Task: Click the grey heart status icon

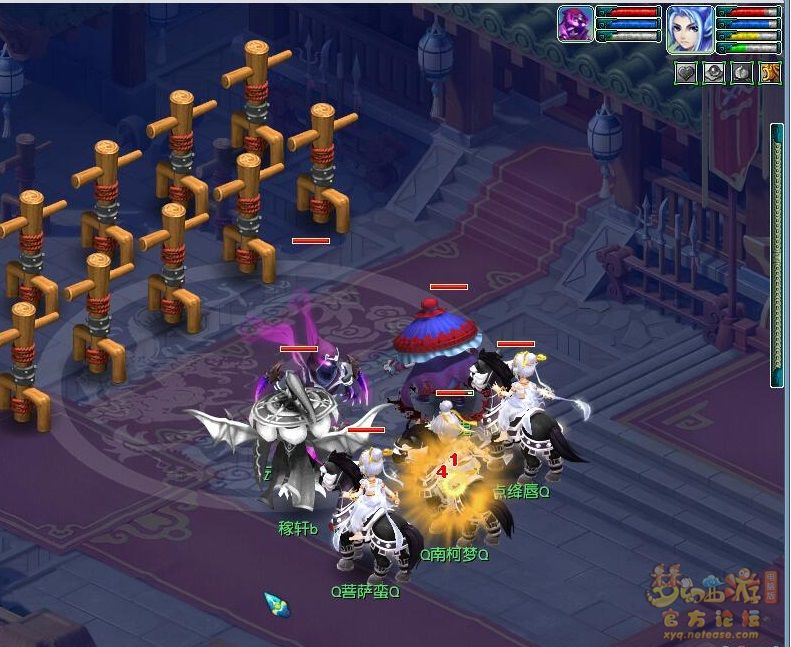Action: (685, 73)
